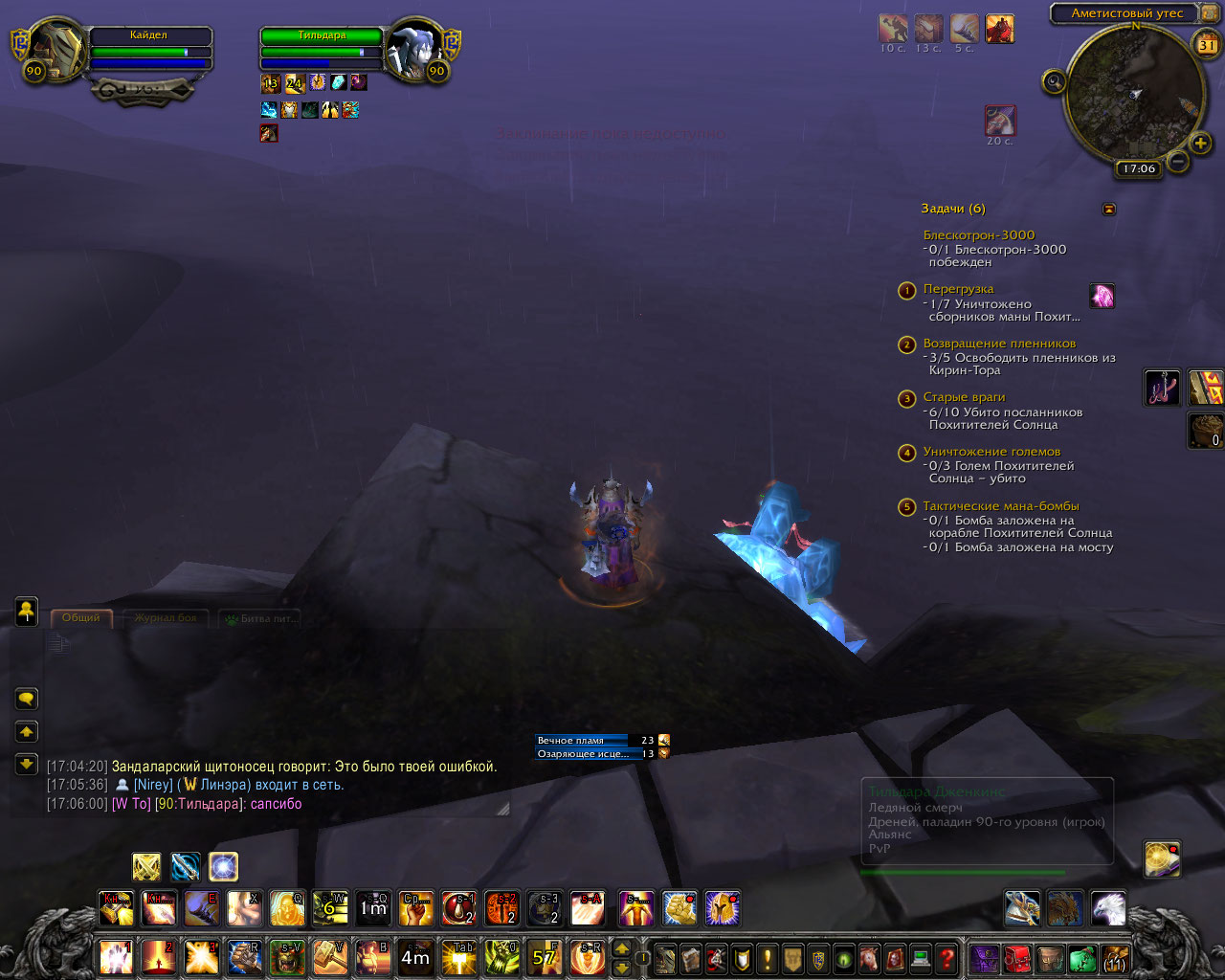Image resolution: width=1225 pixels, height=980 pixels.
Task: Switch to the Общий chat tab
Action: click(81, 618)
